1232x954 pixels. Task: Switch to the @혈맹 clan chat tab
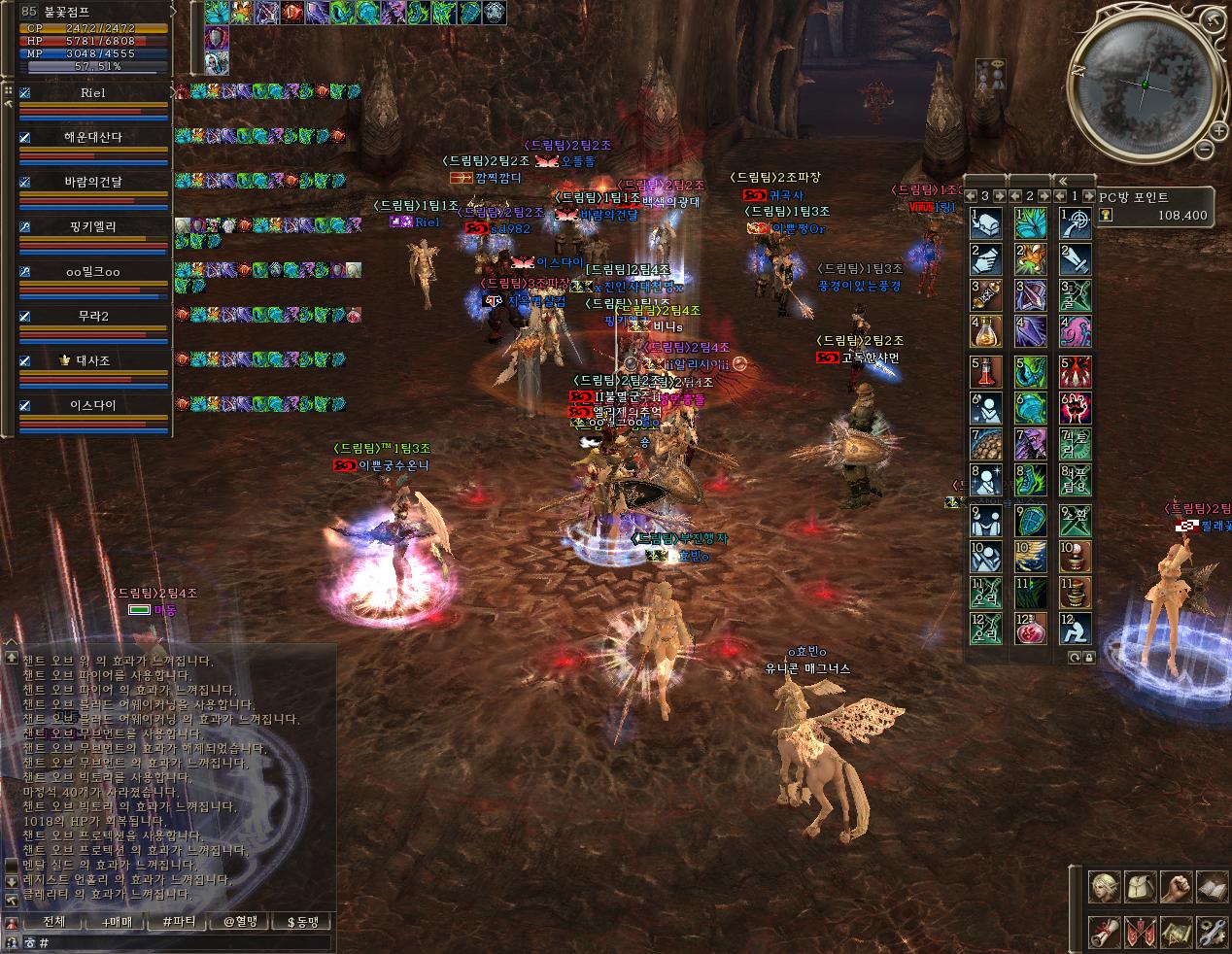point(239,922)
